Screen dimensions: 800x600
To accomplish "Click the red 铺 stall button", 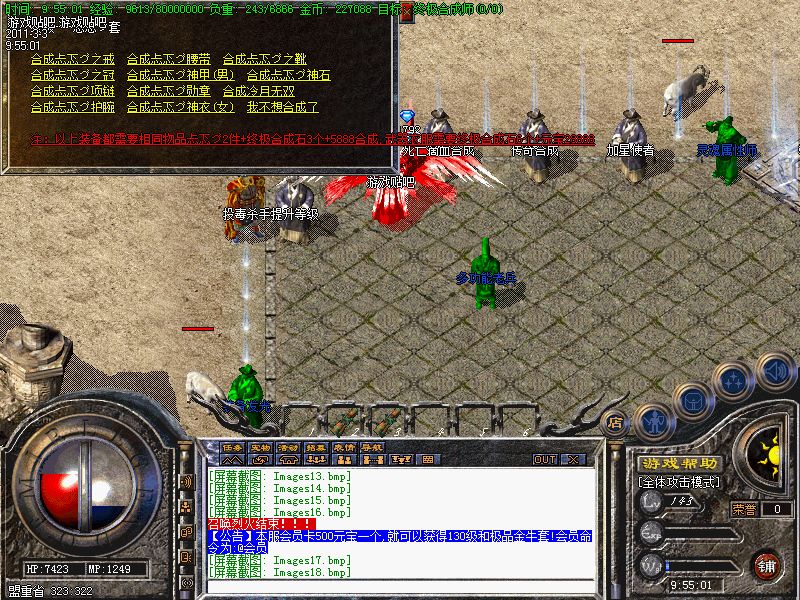I will (767, 564).
